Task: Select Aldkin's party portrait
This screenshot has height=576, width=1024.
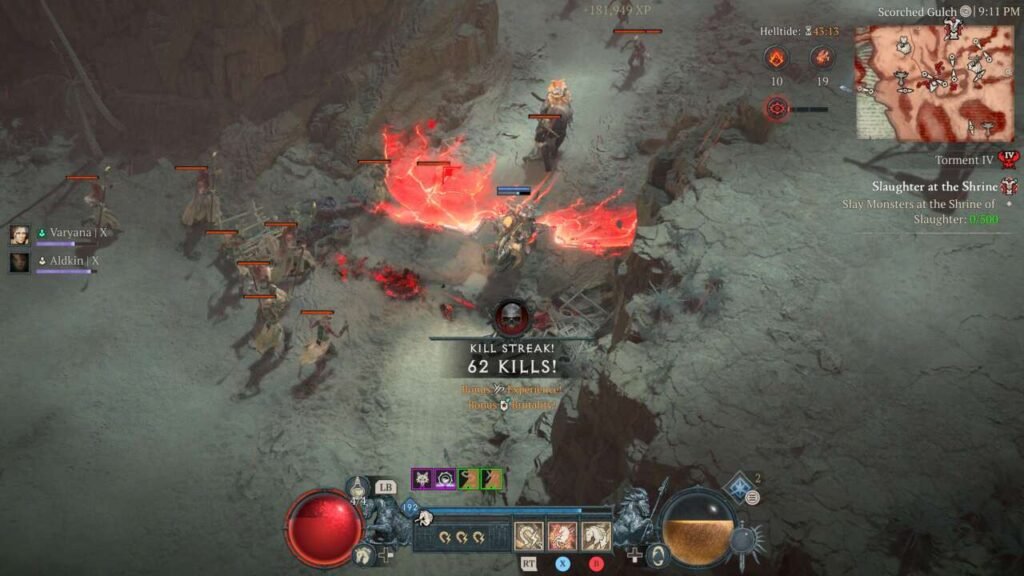Action: [19, 262]
